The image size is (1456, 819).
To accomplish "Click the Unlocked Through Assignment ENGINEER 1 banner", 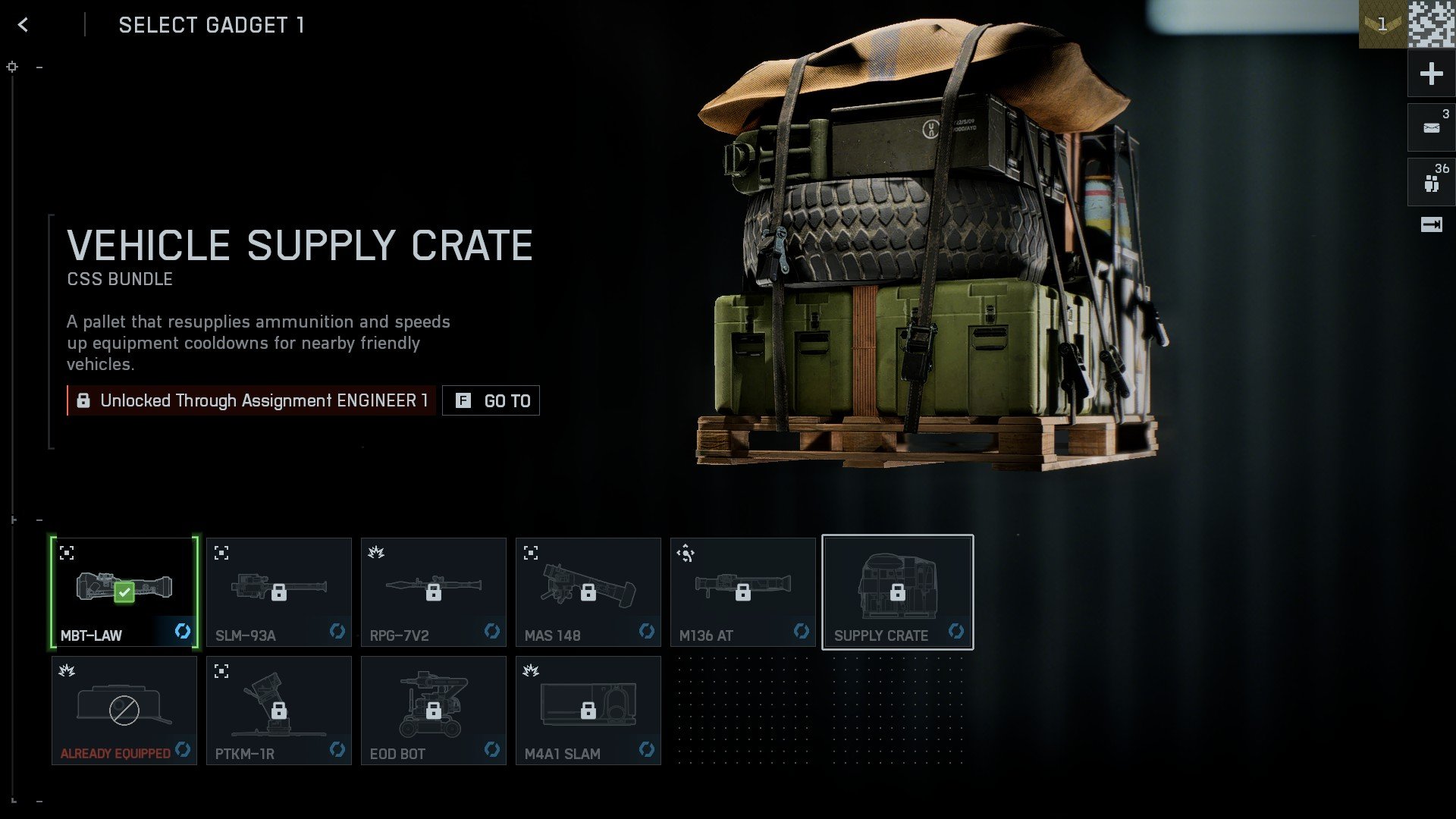I will tap(250, 400).
